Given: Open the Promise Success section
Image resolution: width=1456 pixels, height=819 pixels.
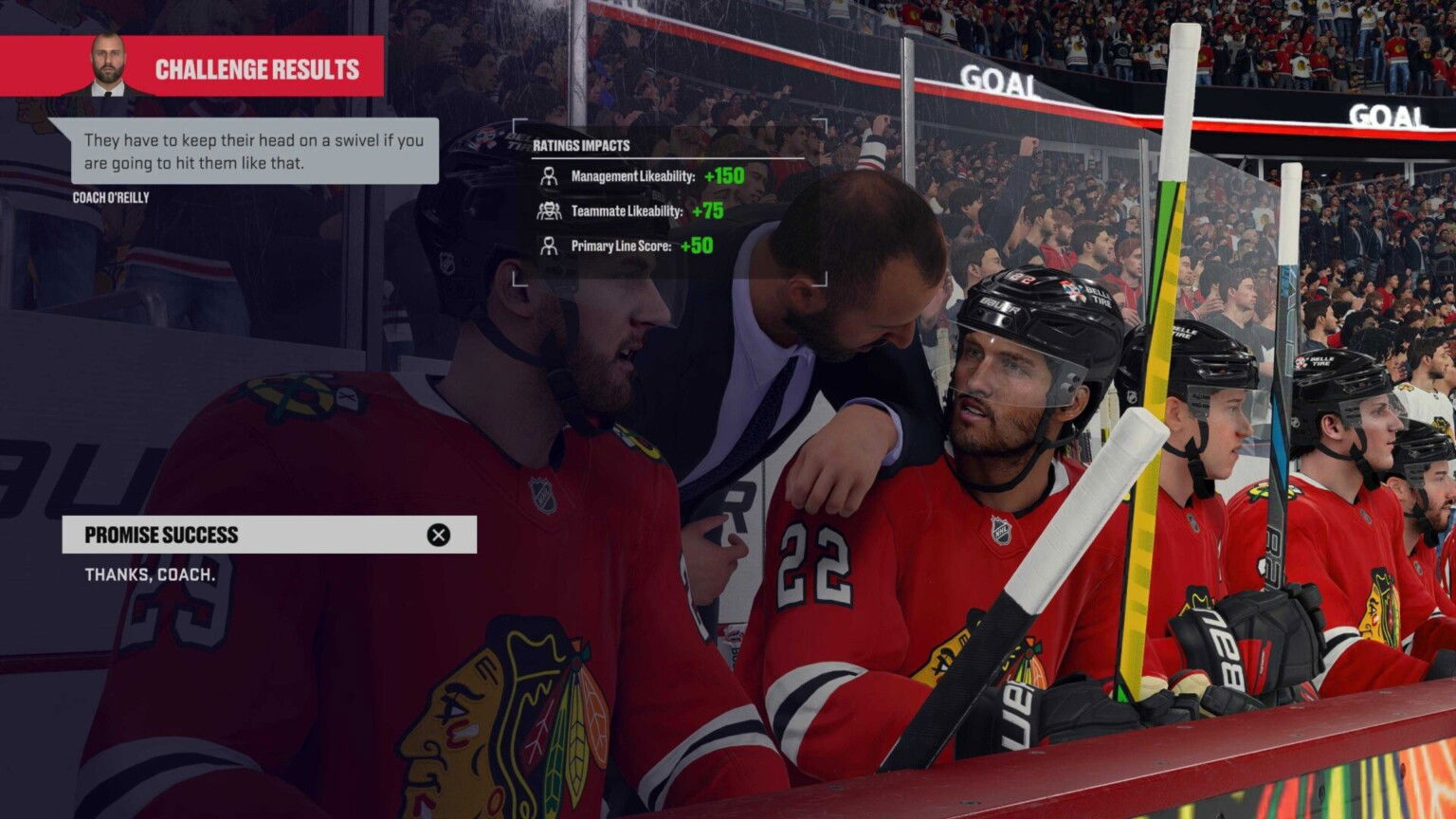Looking at the screenshot, I should (x=161, y=534).
